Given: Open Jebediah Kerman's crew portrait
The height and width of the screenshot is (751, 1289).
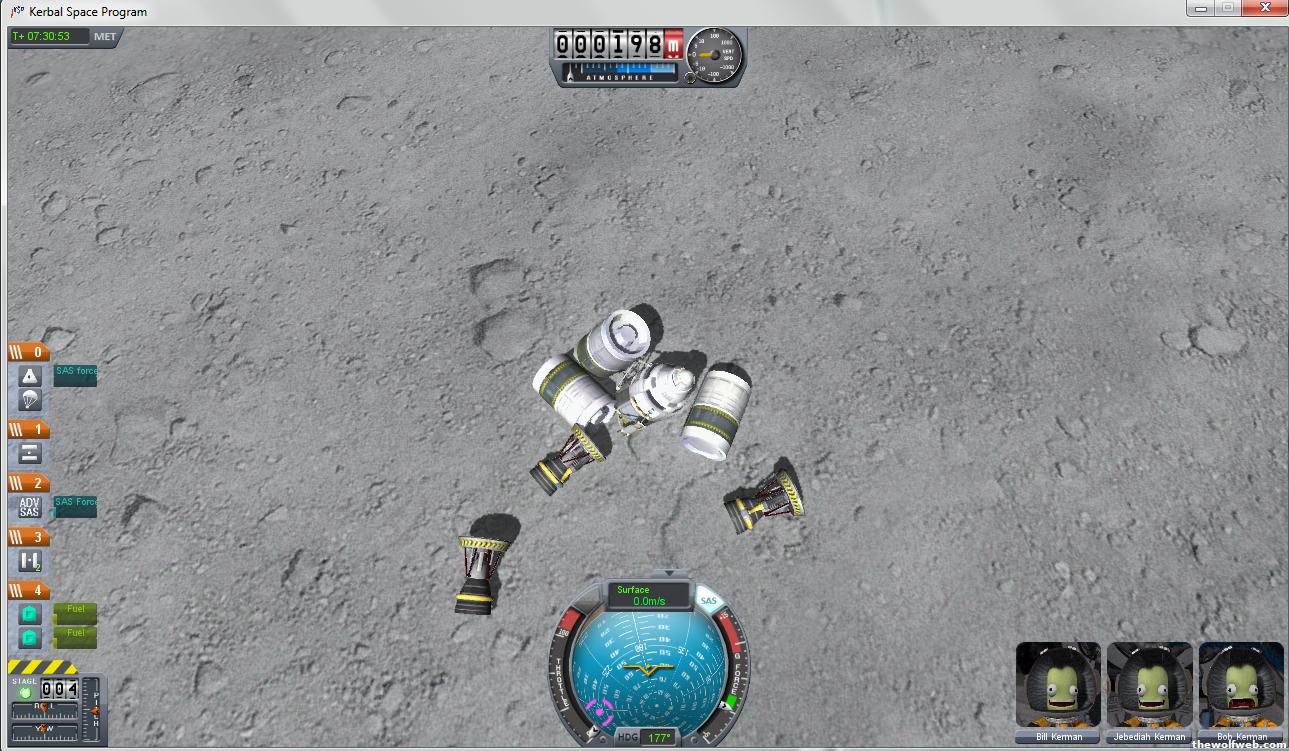Looking at the screenshot, I should 1149,686.
